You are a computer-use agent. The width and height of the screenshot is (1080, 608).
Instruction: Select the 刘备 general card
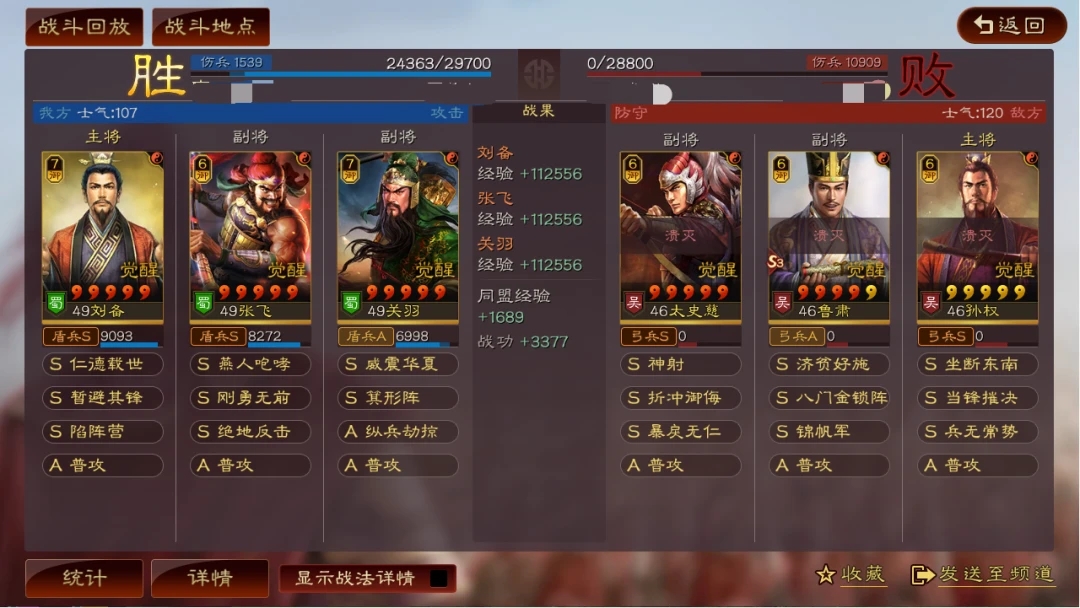(102, 235)
